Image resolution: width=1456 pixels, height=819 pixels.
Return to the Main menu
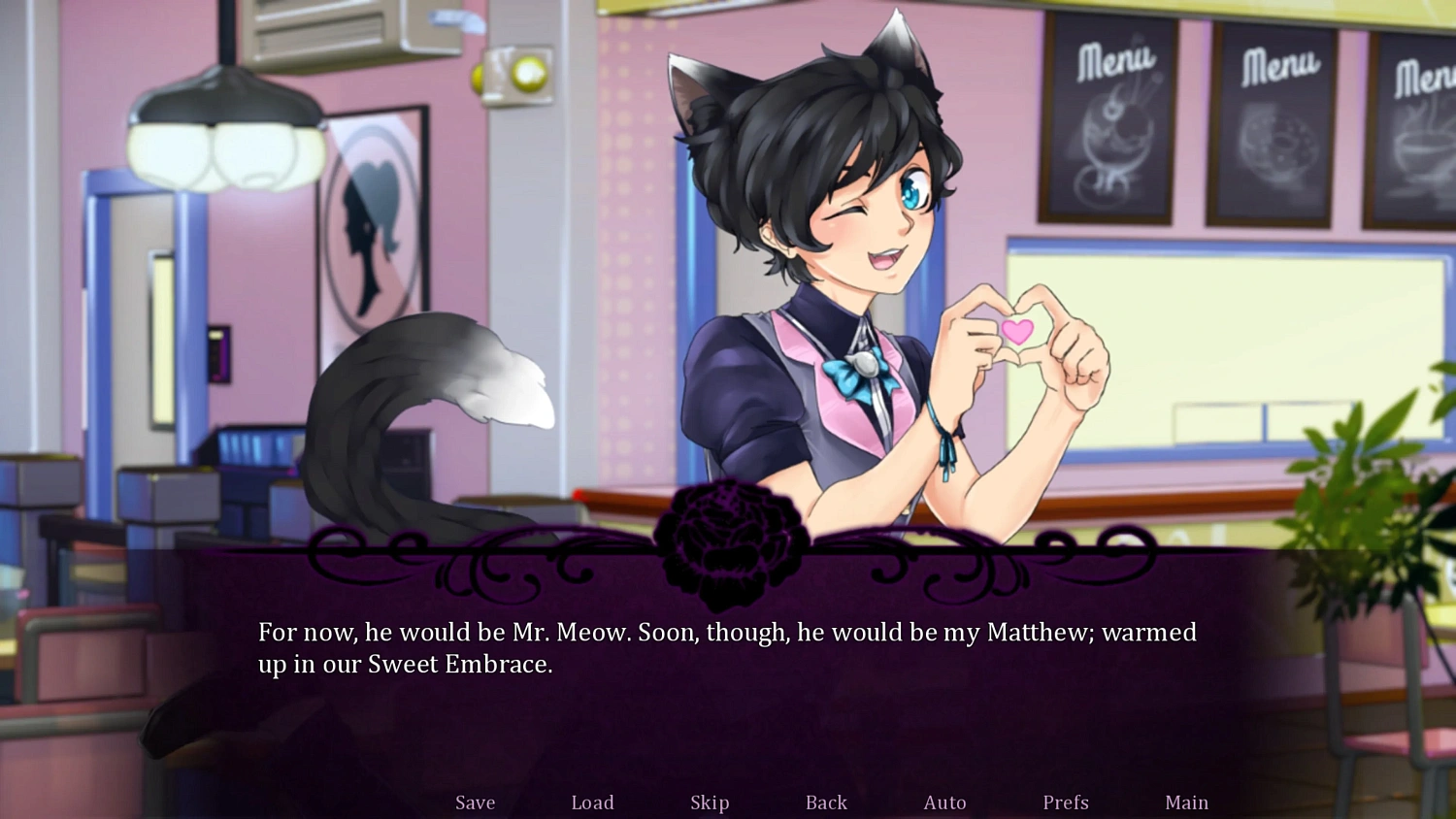pyautogui.click(x=1186, y=803)
